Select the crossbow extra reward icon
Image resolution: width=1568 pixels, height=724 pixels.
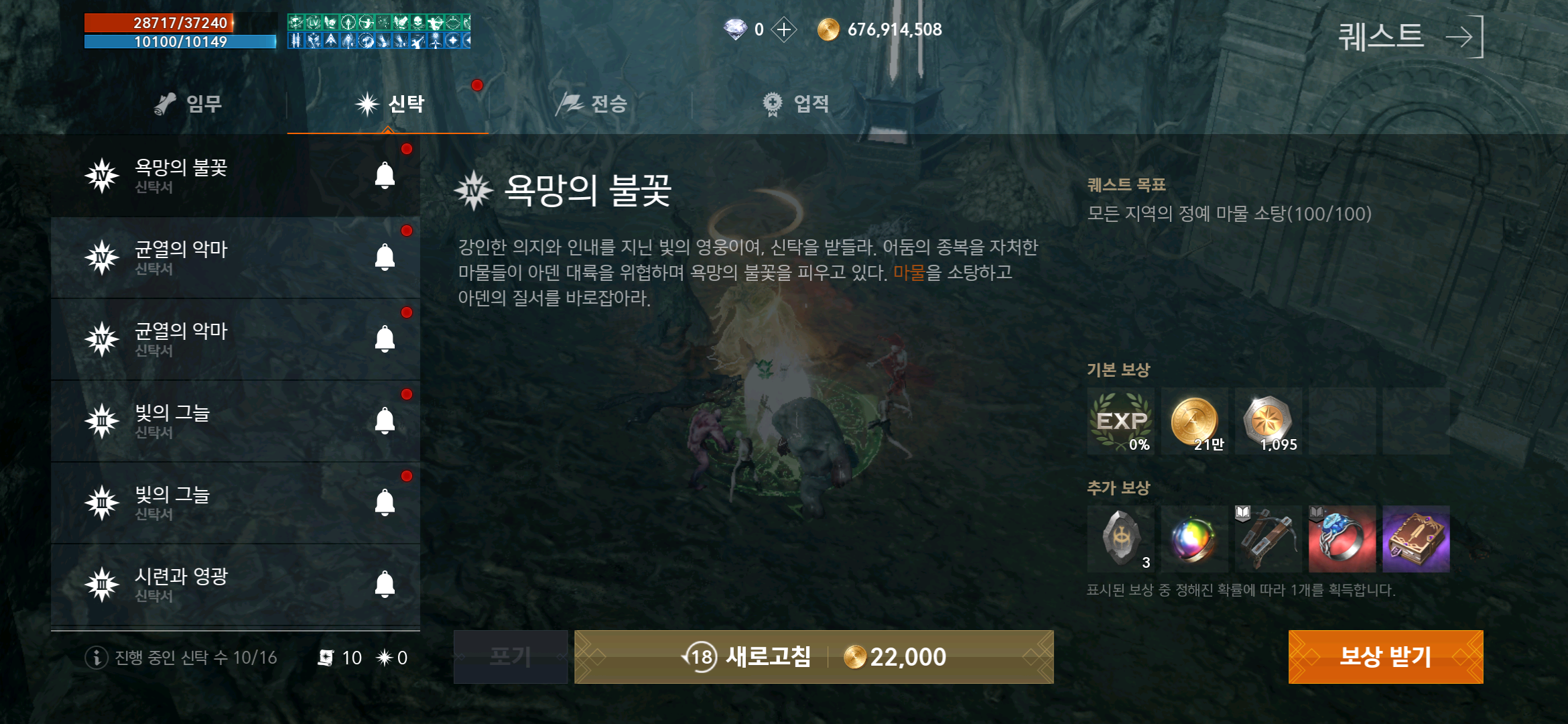(1268, 540)
